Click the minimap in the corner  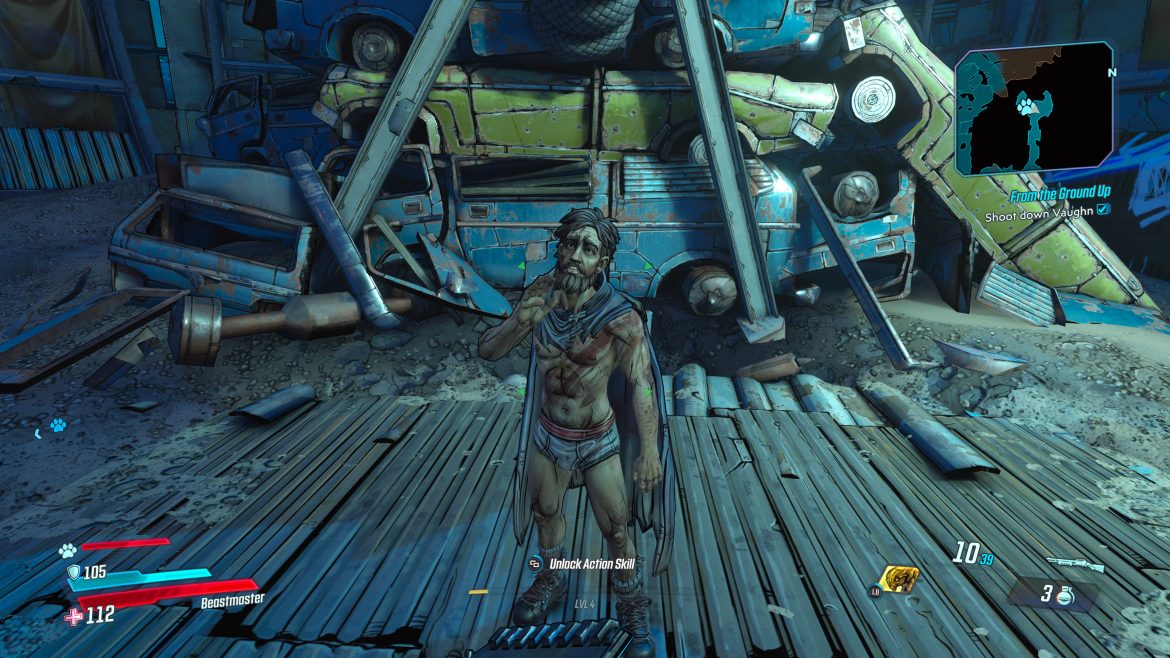click(1034, 110)
